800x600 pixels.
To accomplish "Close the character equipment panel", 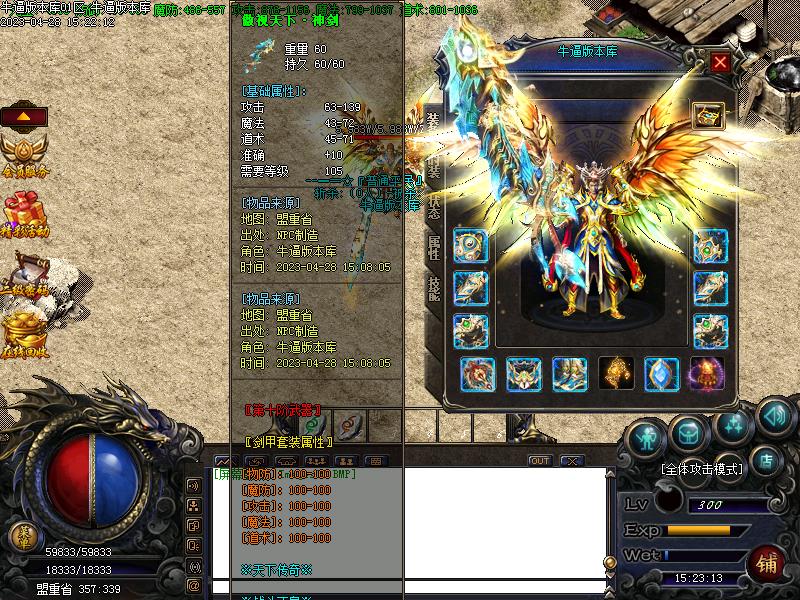I will [719, 62].
